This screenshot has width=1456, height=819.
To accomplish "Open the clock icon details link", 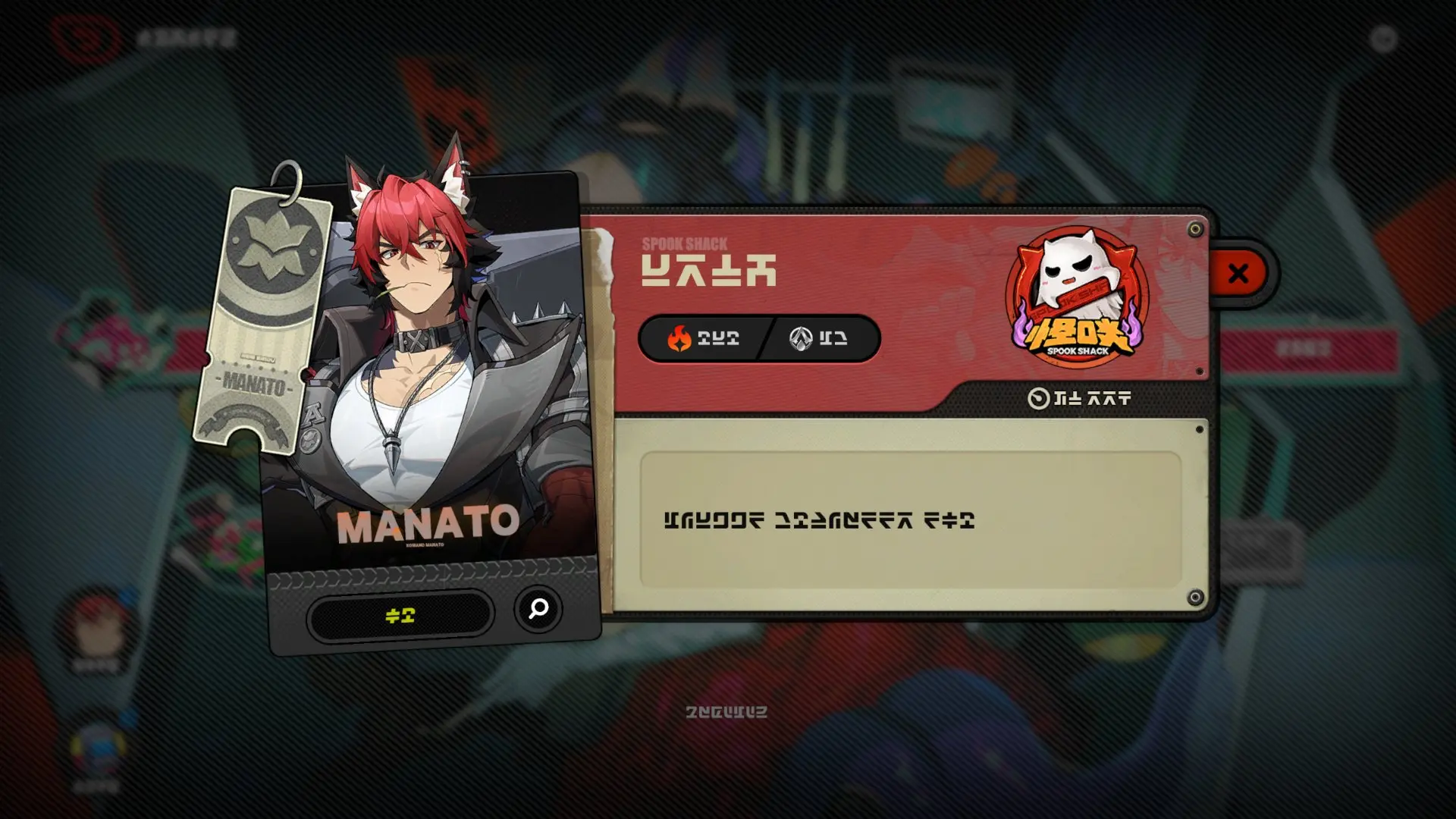I will click(x=1078, y=398).
